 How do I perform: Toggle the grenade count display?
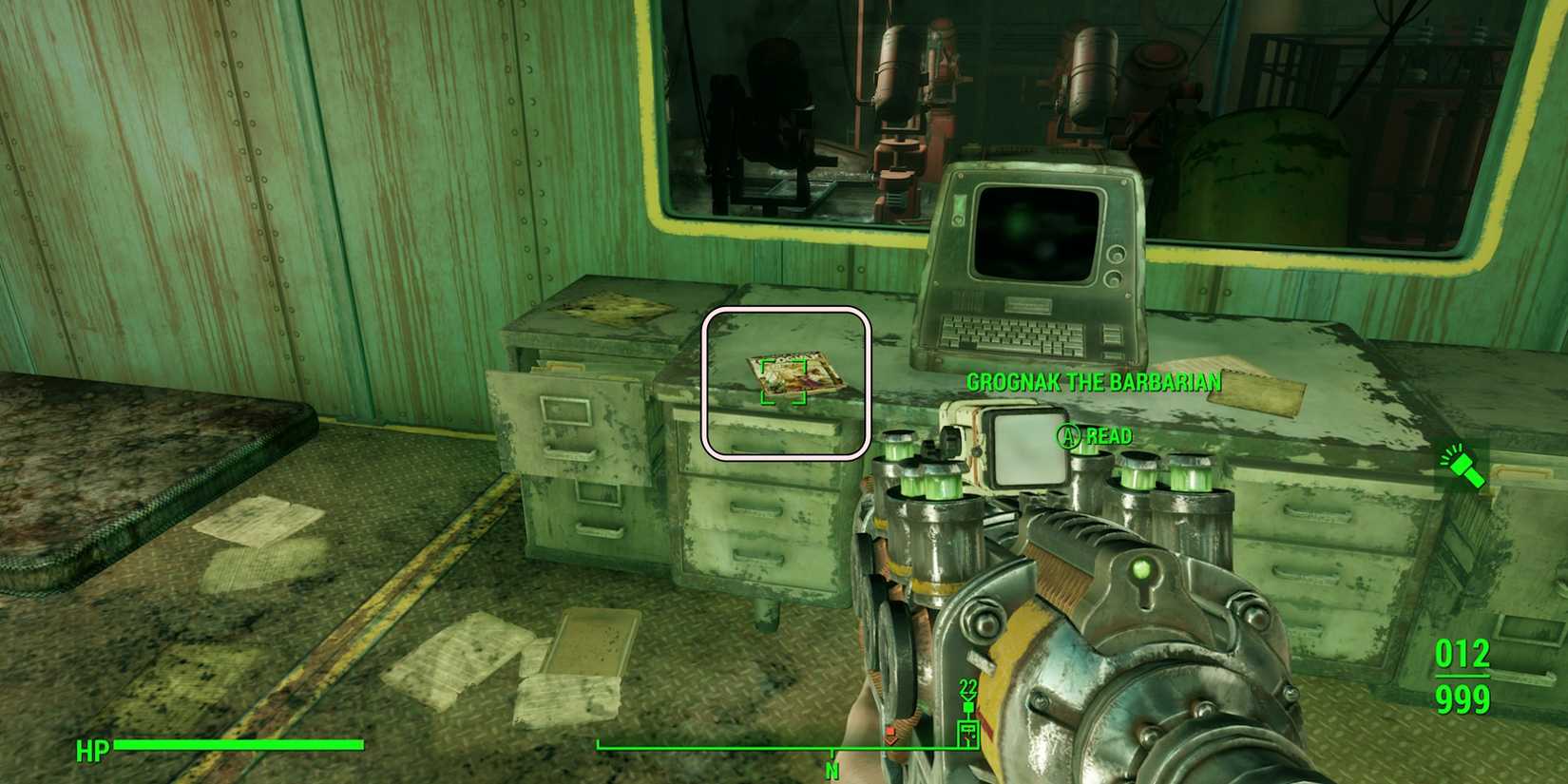tap(966, 686)
